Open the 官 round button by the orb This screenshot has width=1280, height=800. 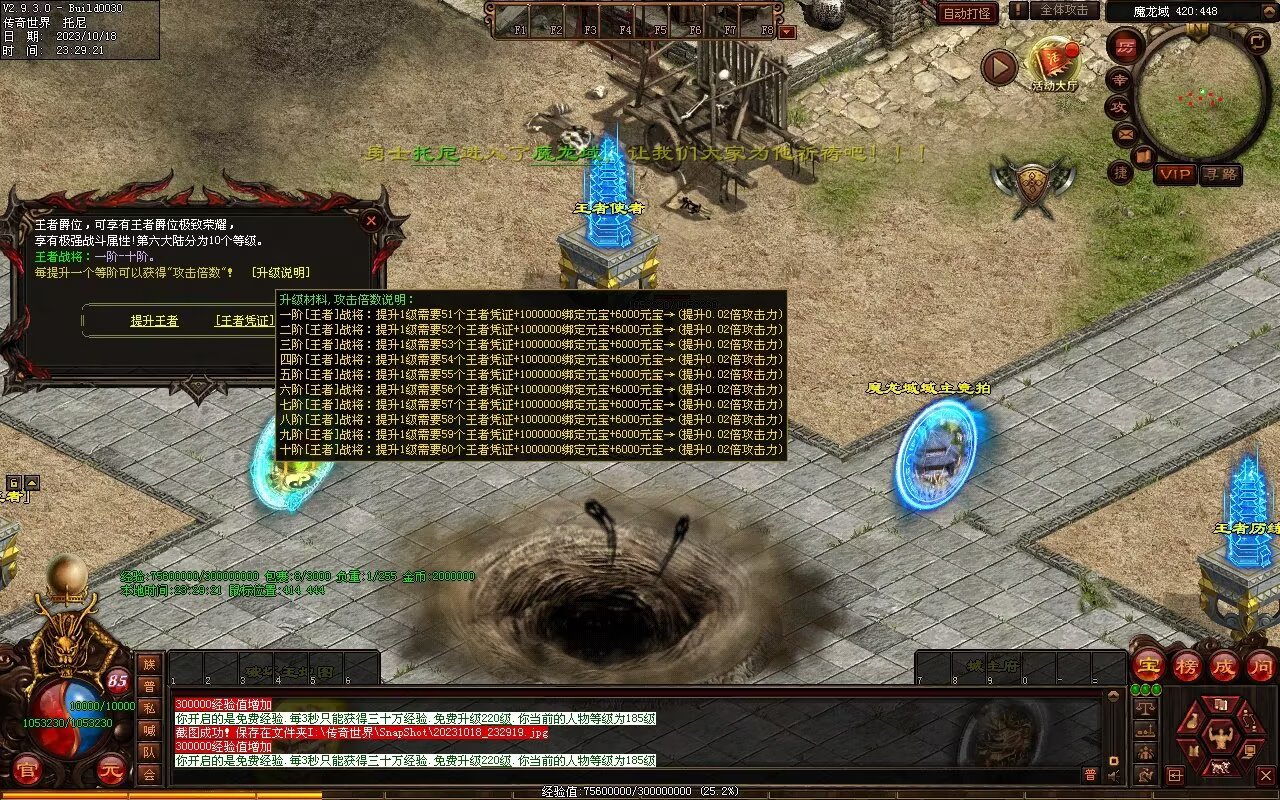(27, 770)
